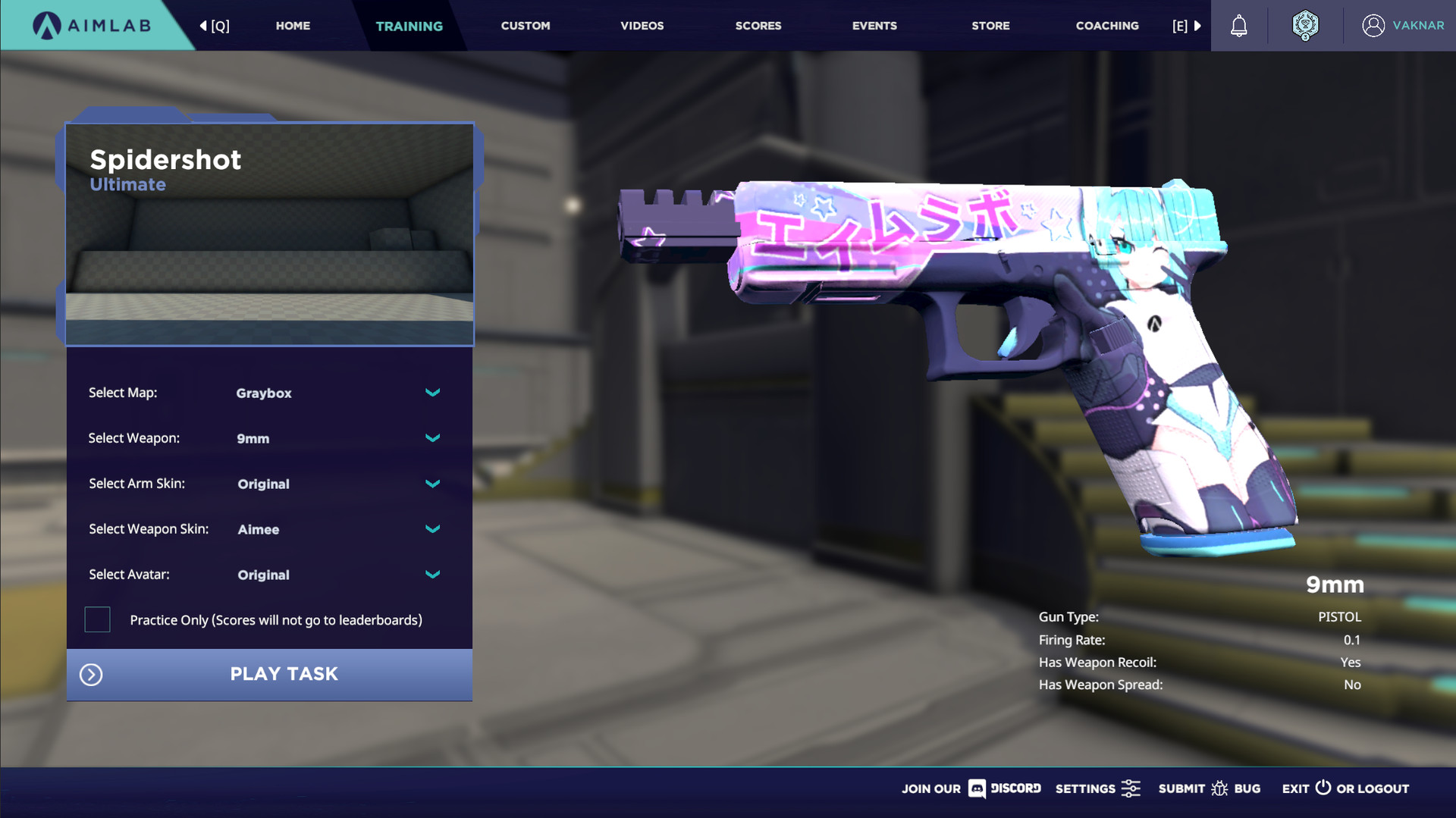Open the Store menu
The image size is (1456, 818).
pyautogui.click(x=990, y=25)
